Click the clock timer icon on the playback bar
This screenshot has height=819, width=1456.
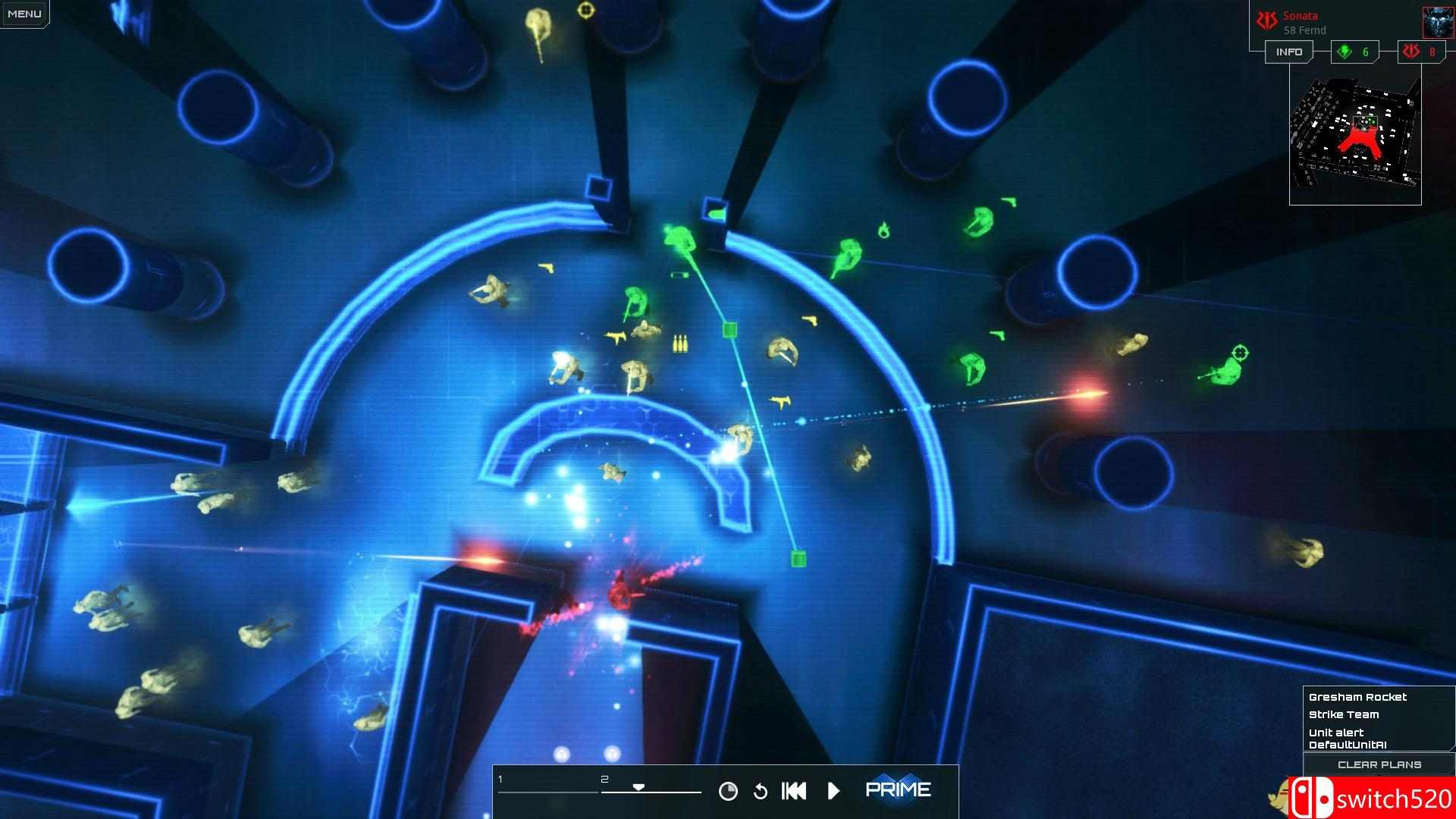[x=727, y=791]
